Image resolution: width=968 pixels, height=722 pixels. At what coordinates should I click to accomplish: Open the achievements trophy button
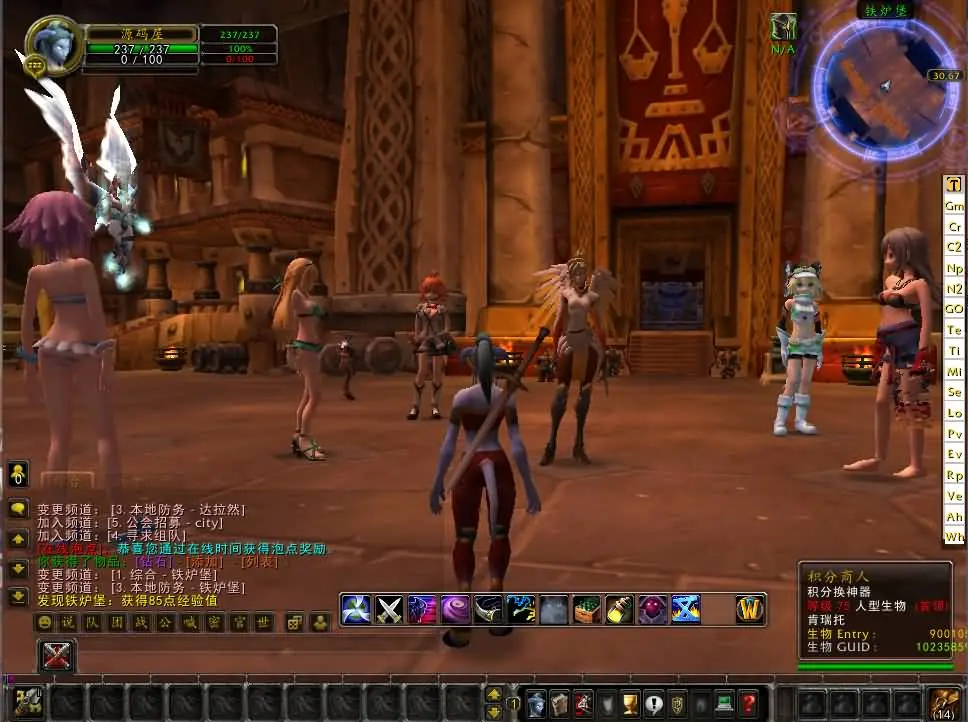631,703
